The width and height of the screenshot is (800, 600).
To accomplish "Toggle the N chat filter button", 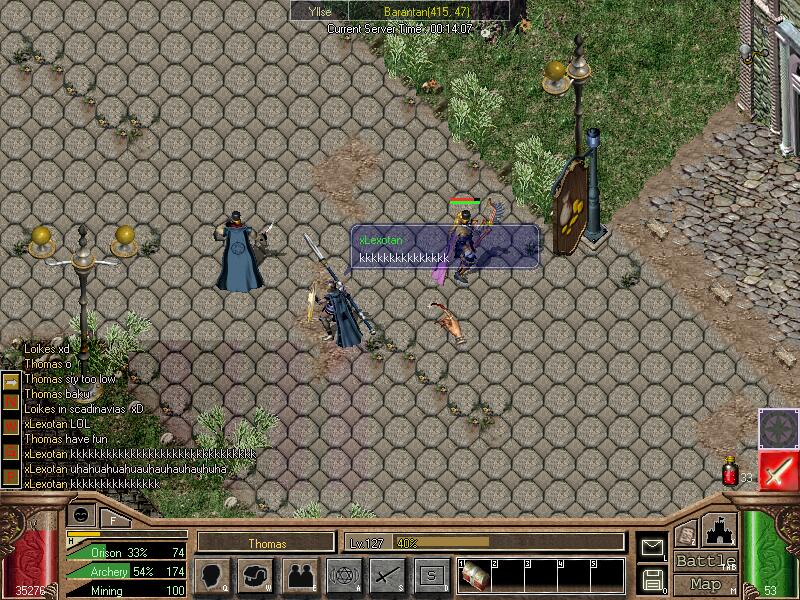I will tap(11, 401).
